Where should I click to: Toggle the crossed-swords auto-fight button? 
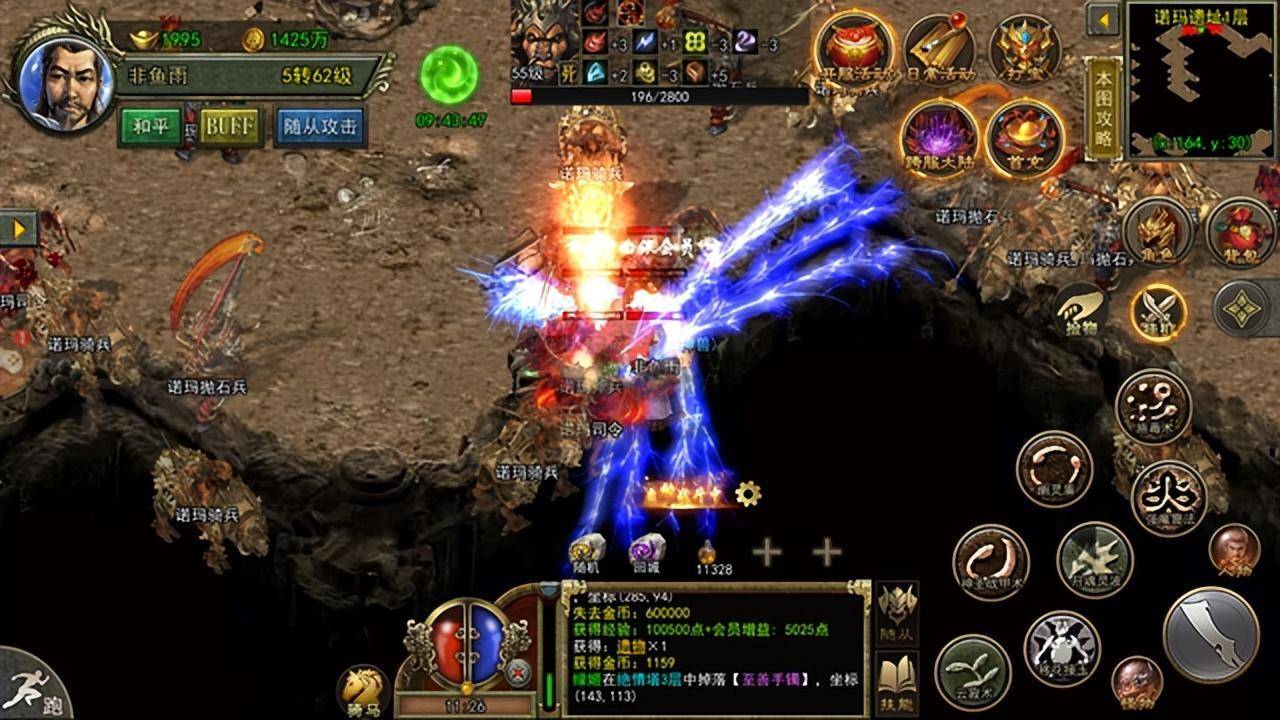[1159, 311]
